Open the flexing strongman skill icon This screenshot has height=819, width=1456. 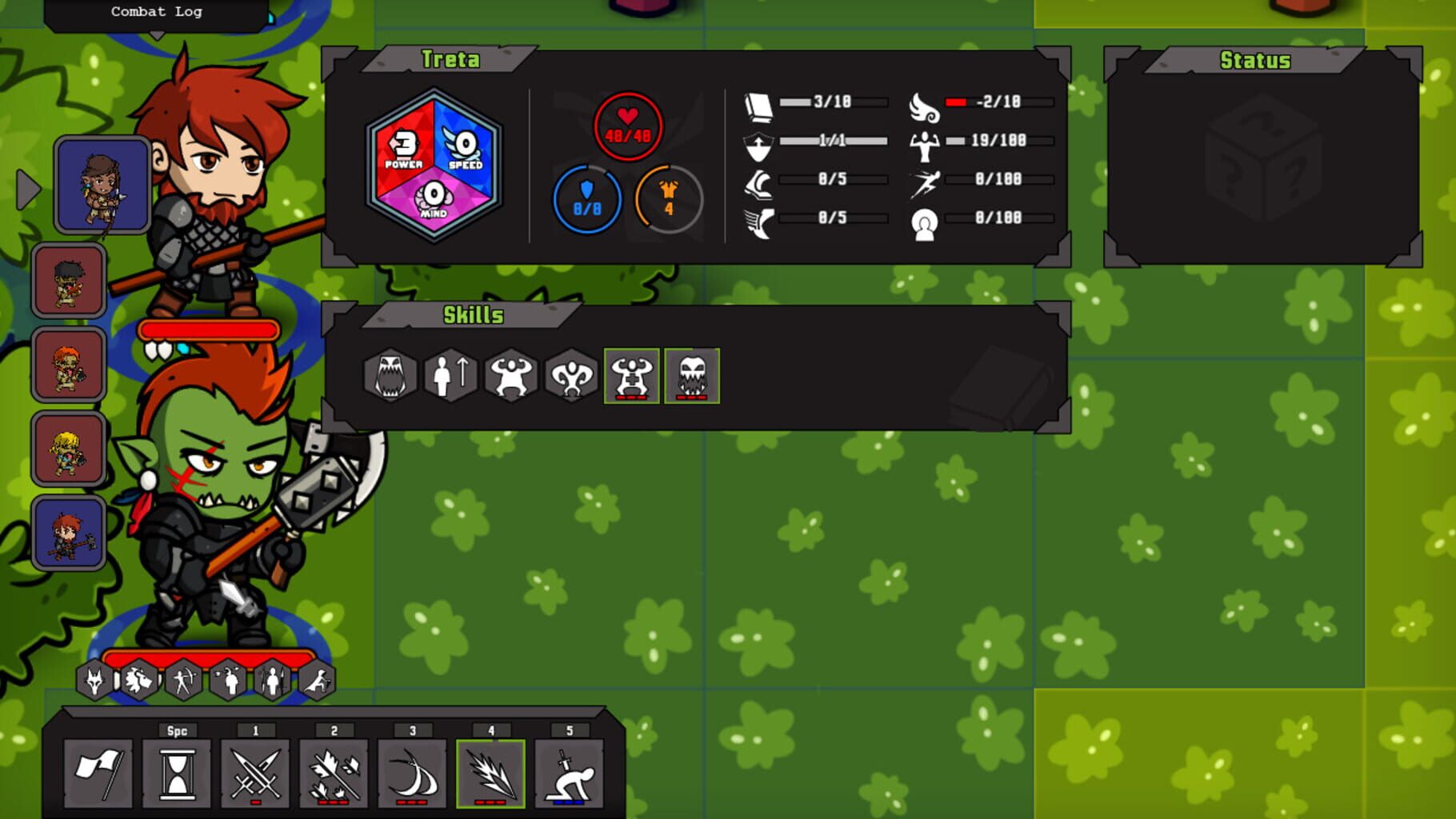[510, 376]
